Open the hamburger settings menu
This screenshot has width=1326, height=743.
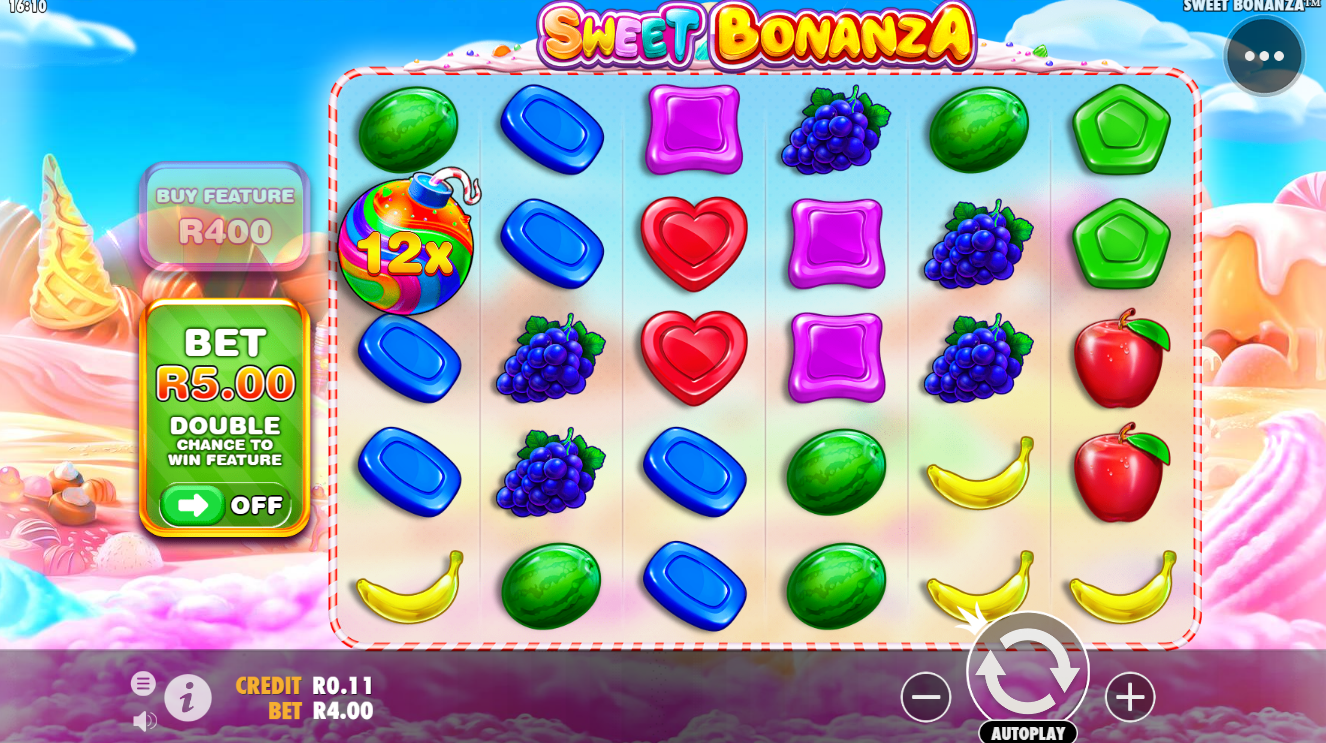[143, 683]
